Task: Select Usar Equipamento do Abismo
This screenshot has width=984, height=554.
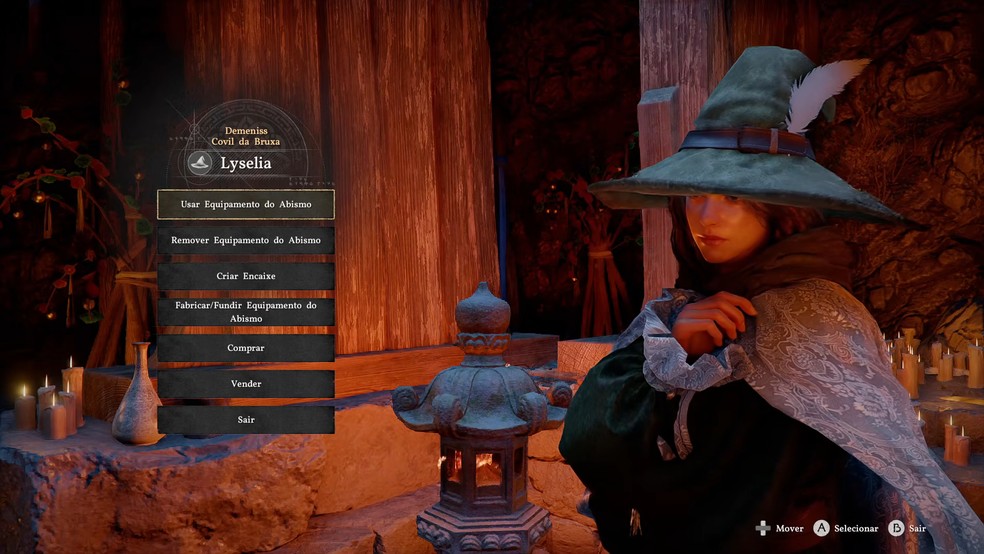Action: (246, 204)
